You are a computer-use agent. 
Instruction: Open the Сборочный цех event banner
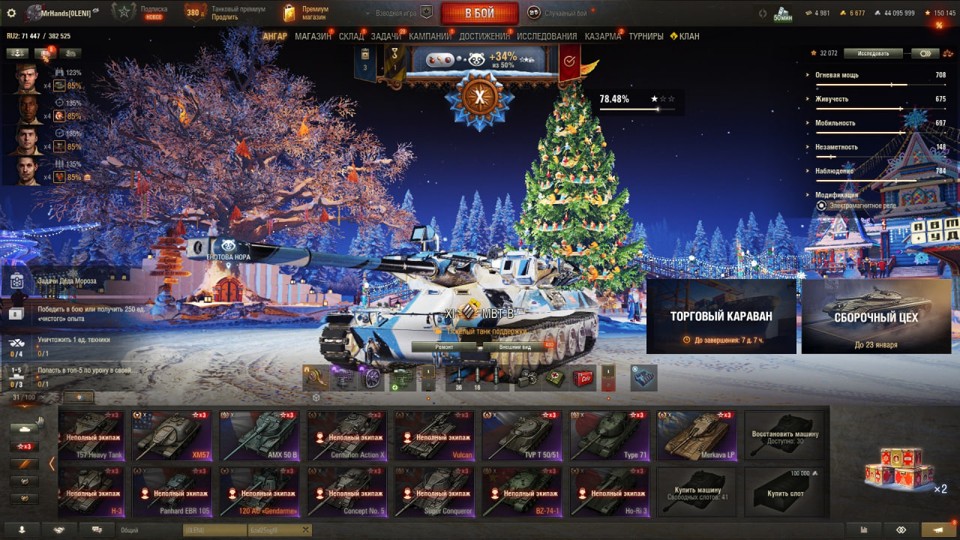(876, 316)
